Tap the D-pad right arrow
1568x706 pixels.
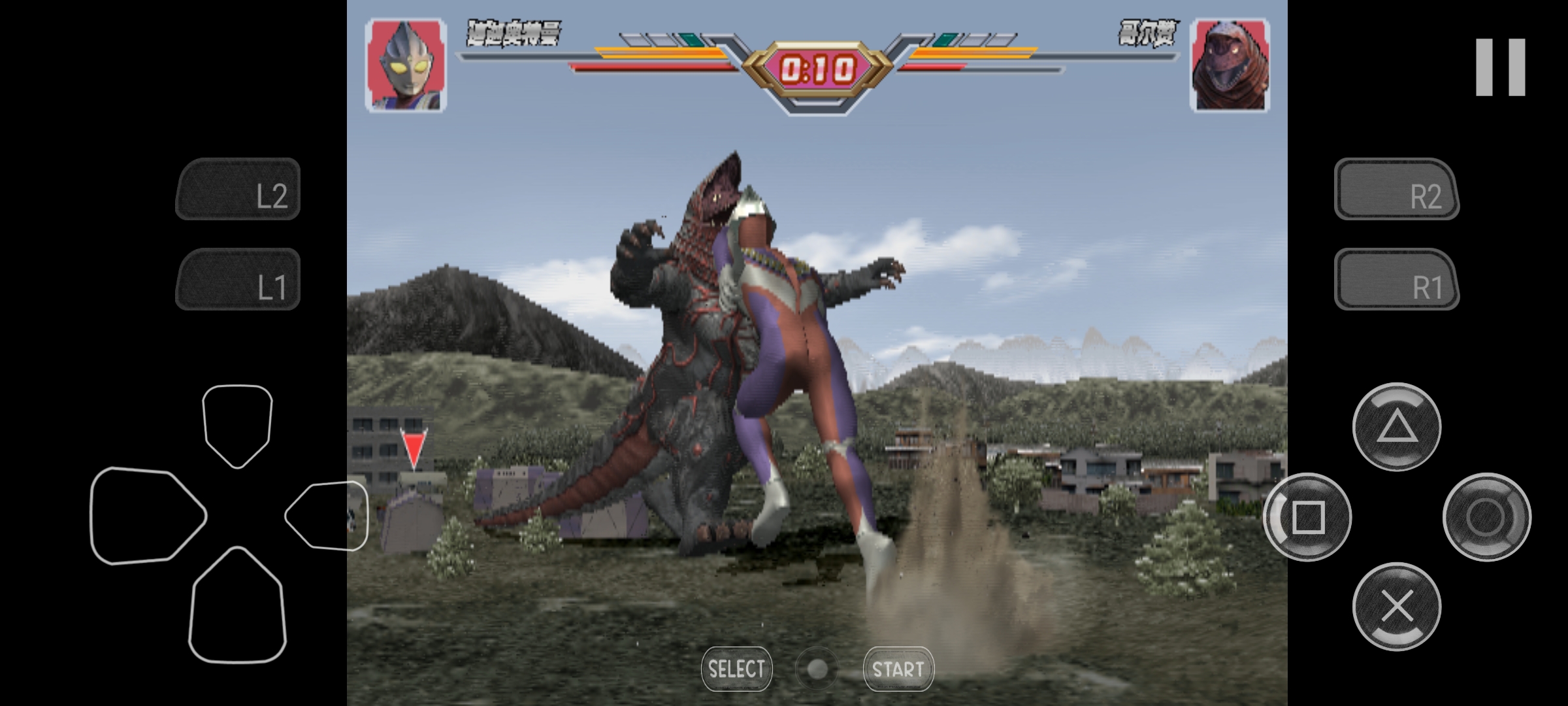coord(328,515)
